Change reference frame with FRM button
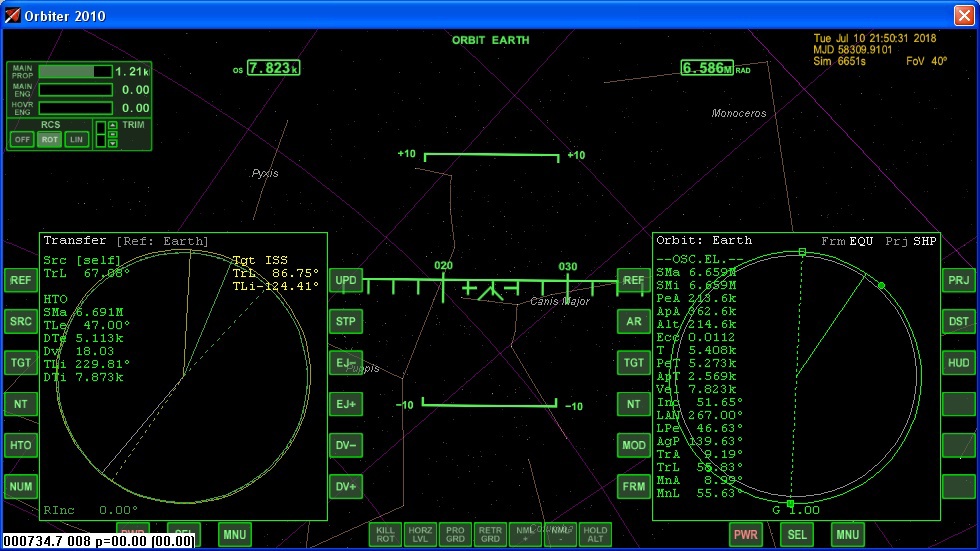The width and height of the screenshot is (980, 551). pyautogui.click(x=633, y=487)
